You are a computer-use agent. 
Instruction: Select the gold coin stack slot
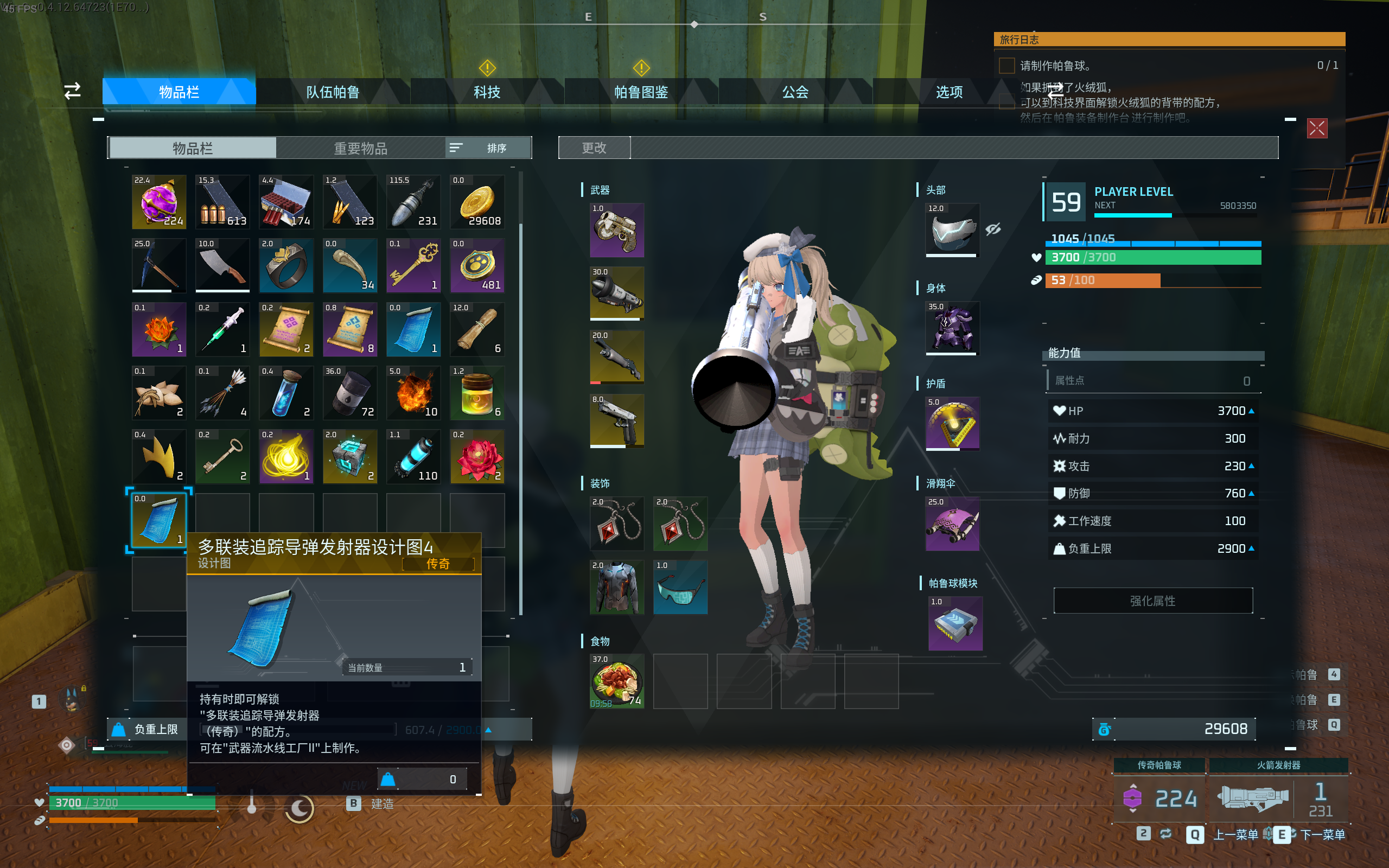click(477, 202)
